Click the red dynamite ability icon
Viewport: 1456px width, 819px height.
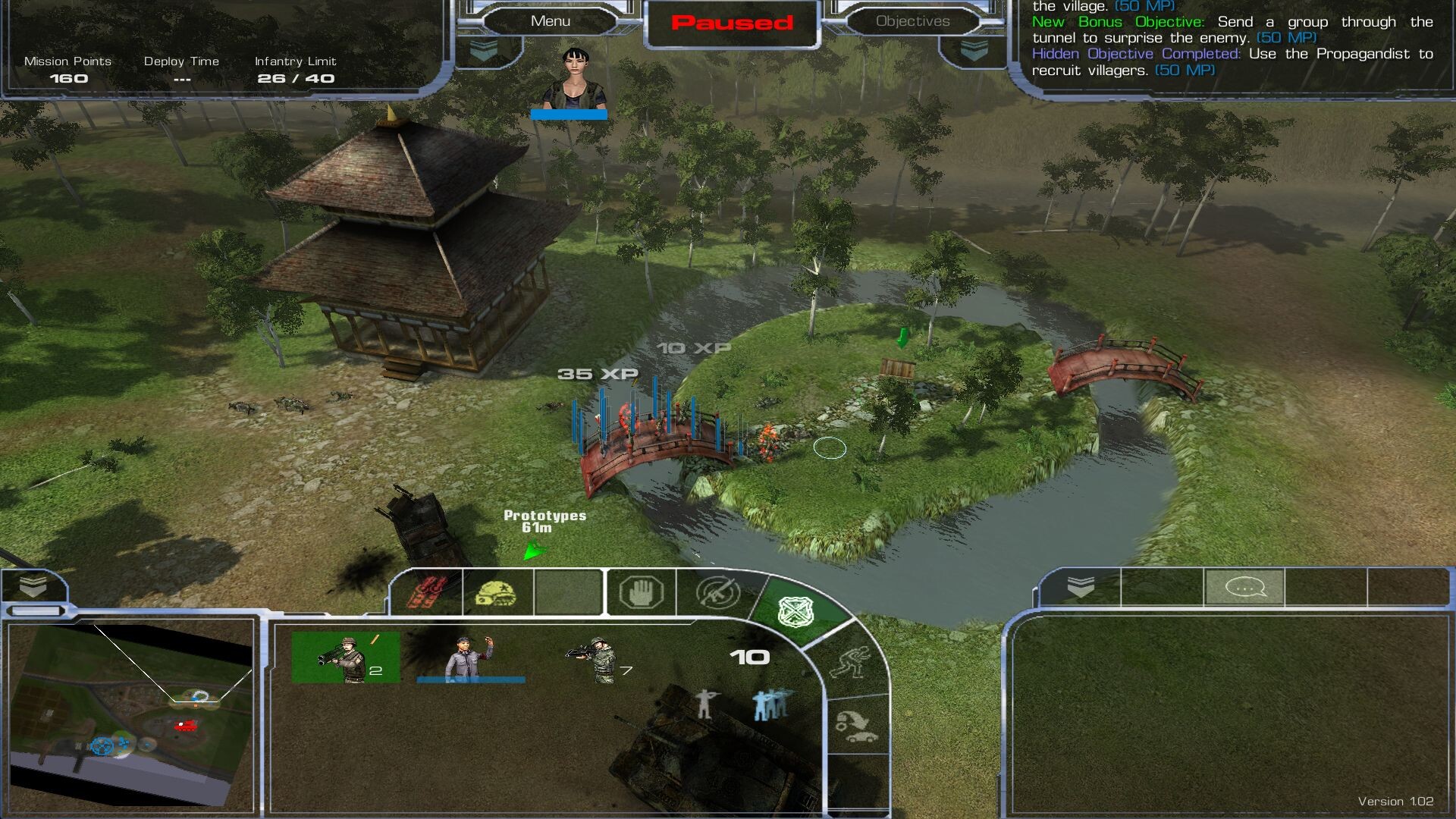(426, 592)
